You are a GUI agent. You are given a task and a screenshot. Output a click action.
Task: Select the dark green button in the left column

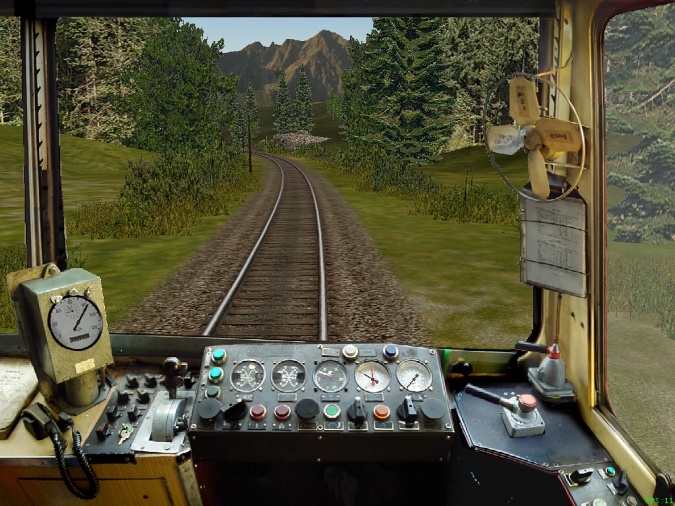(x=215, y=393)
